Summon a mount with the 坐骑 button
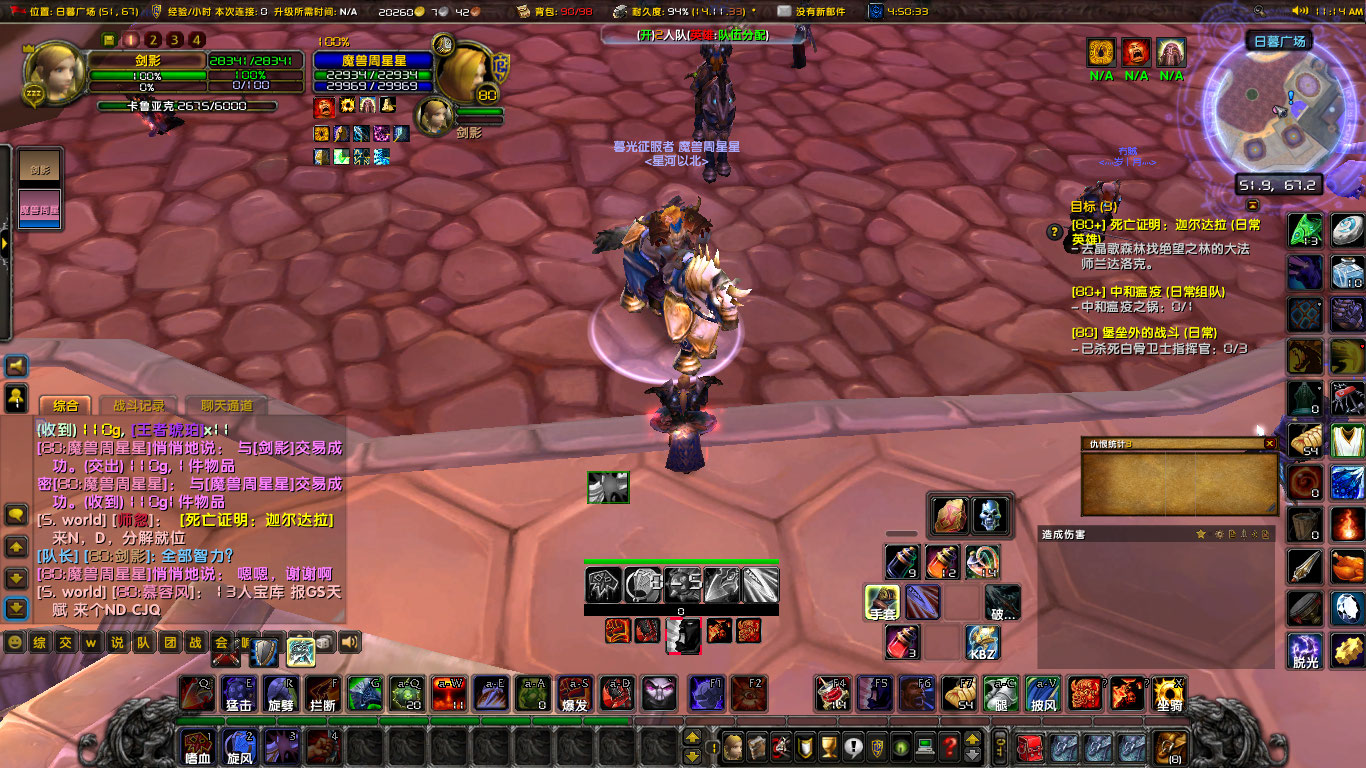The width and height of the screenshot is (1366, 768). click(1167, 695)
